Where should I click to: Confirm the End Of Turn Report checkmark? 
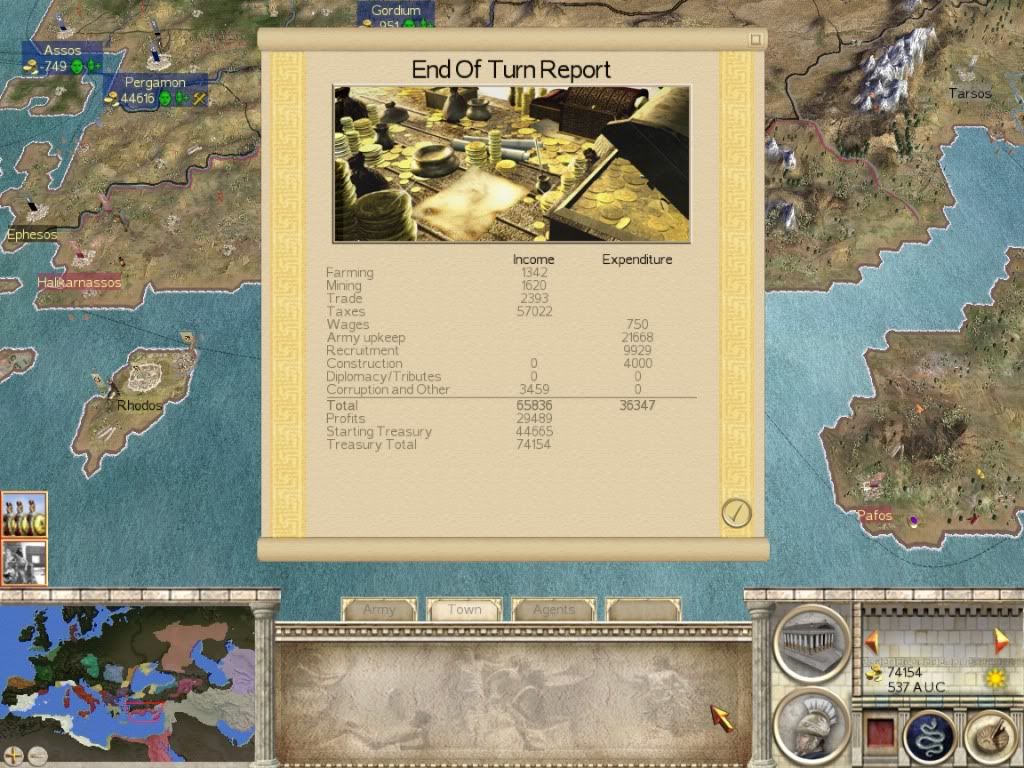(736, 512)
